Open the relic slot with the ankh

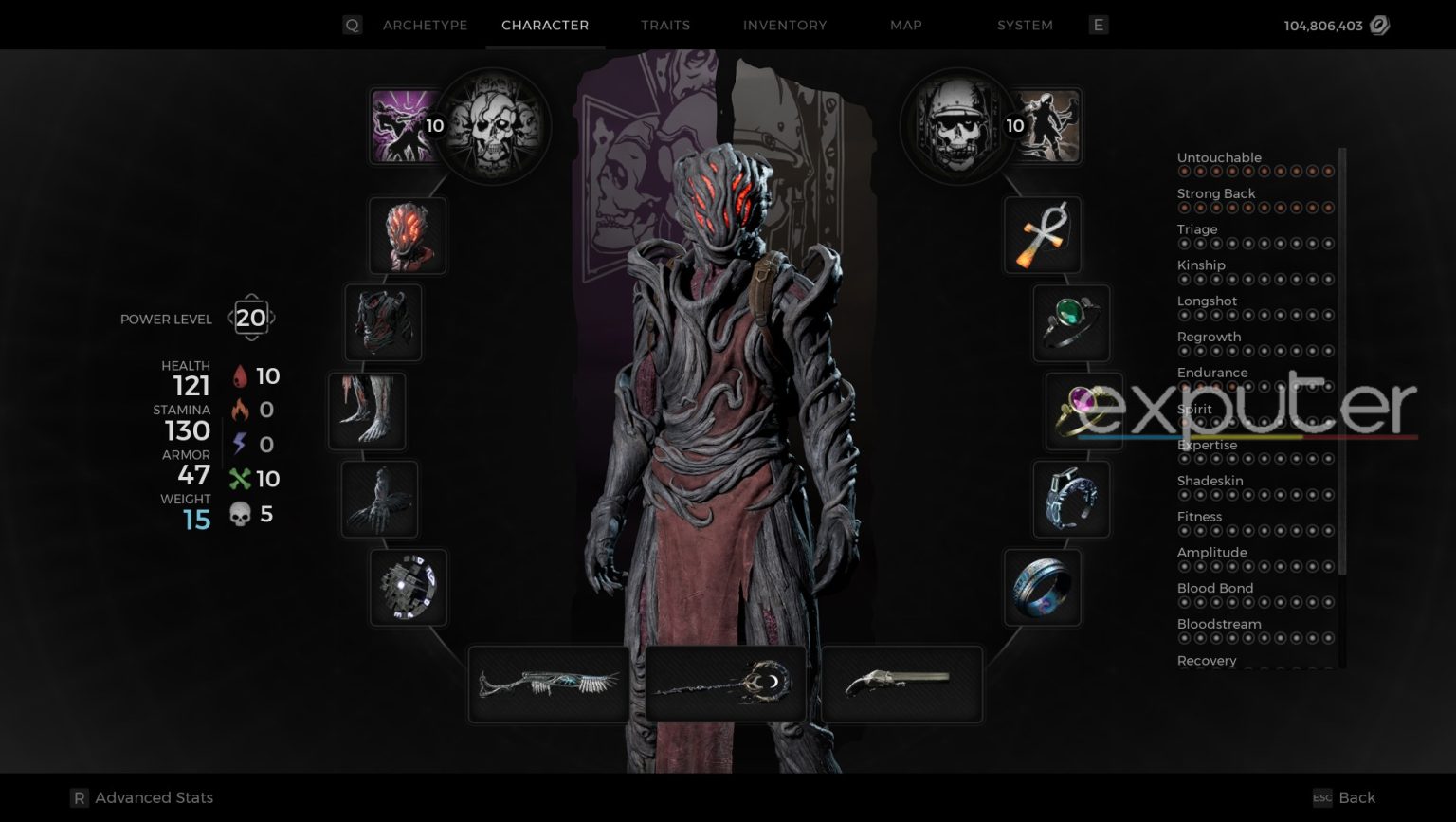(1042, 235)
